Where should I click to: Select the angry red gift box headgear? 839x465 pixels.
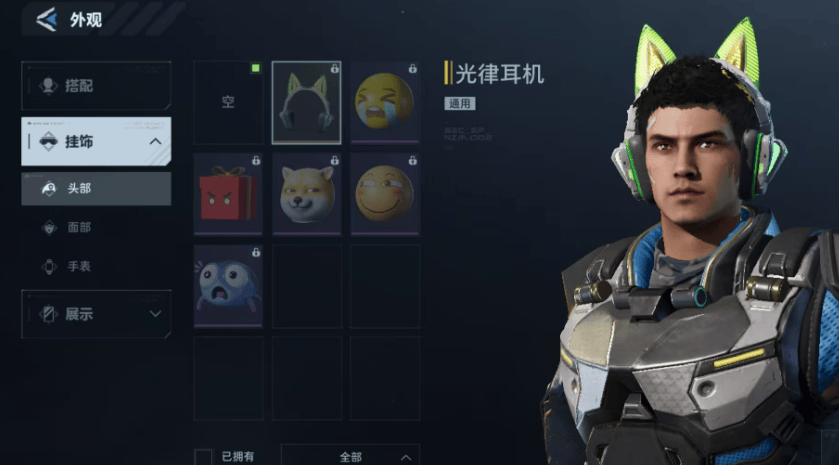[228, 194]
